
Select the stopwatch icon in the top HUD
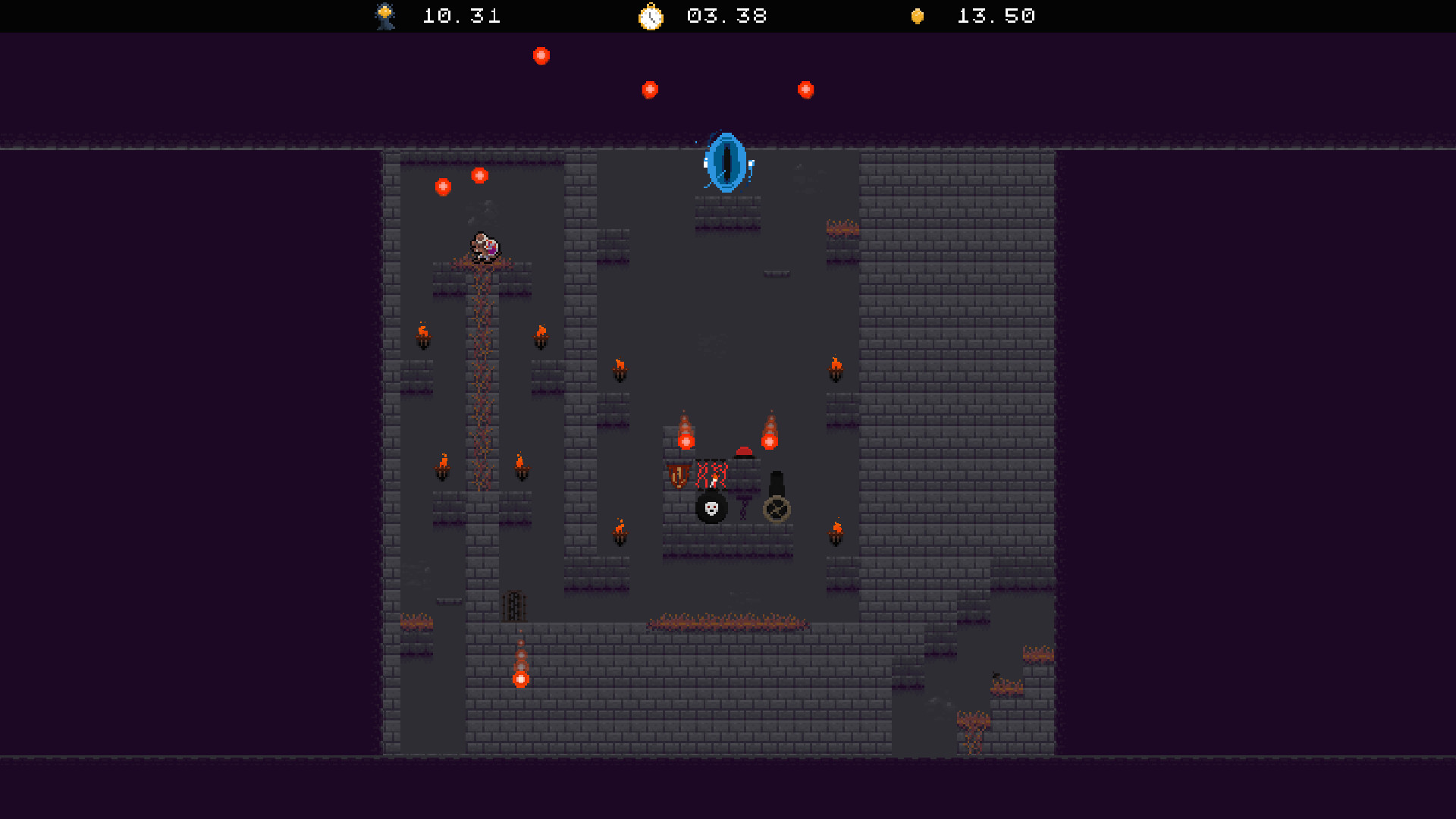pyautogui.click(x=651, y=16)
